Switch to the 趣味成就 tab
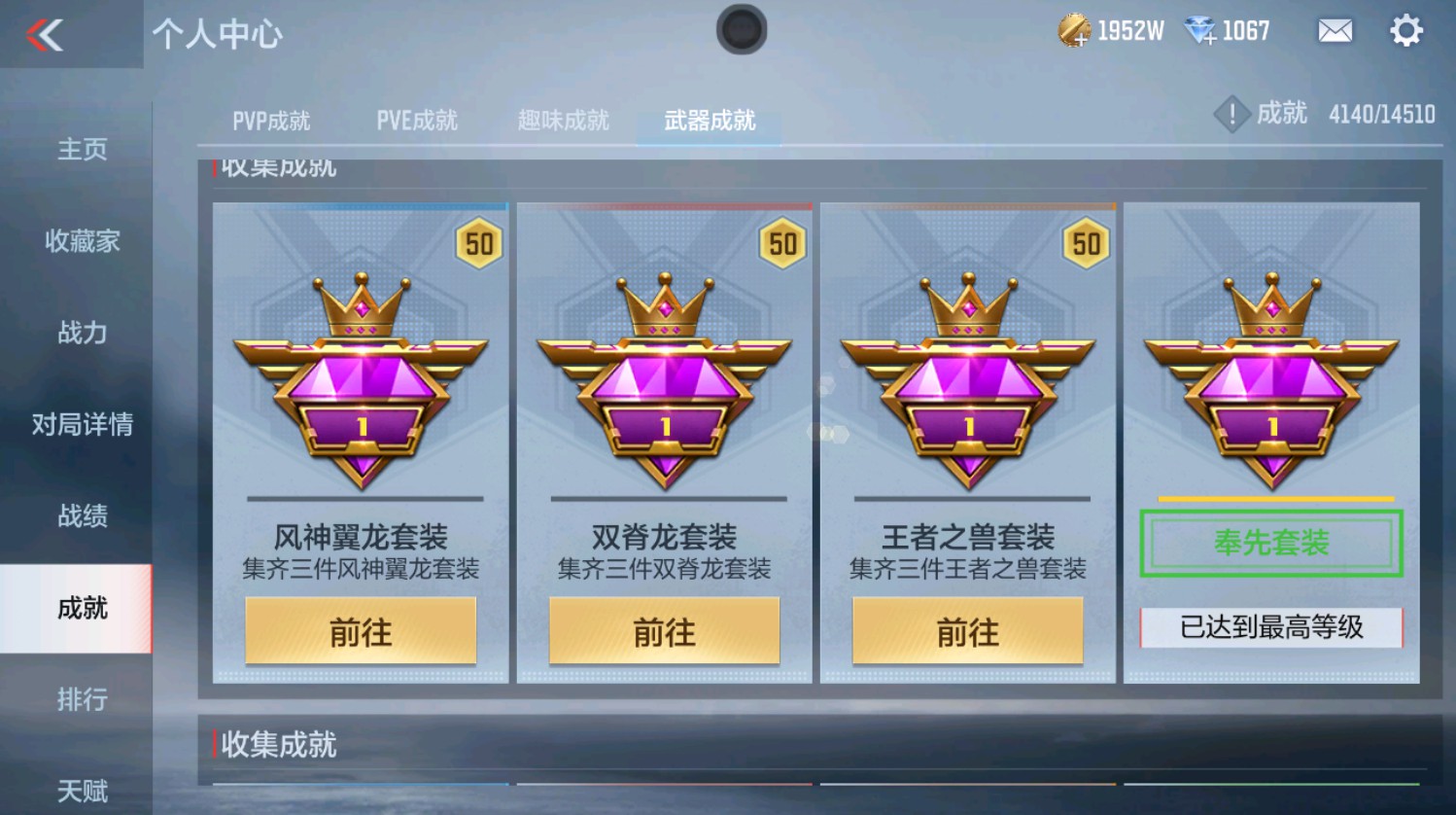 tap(563, 121)
